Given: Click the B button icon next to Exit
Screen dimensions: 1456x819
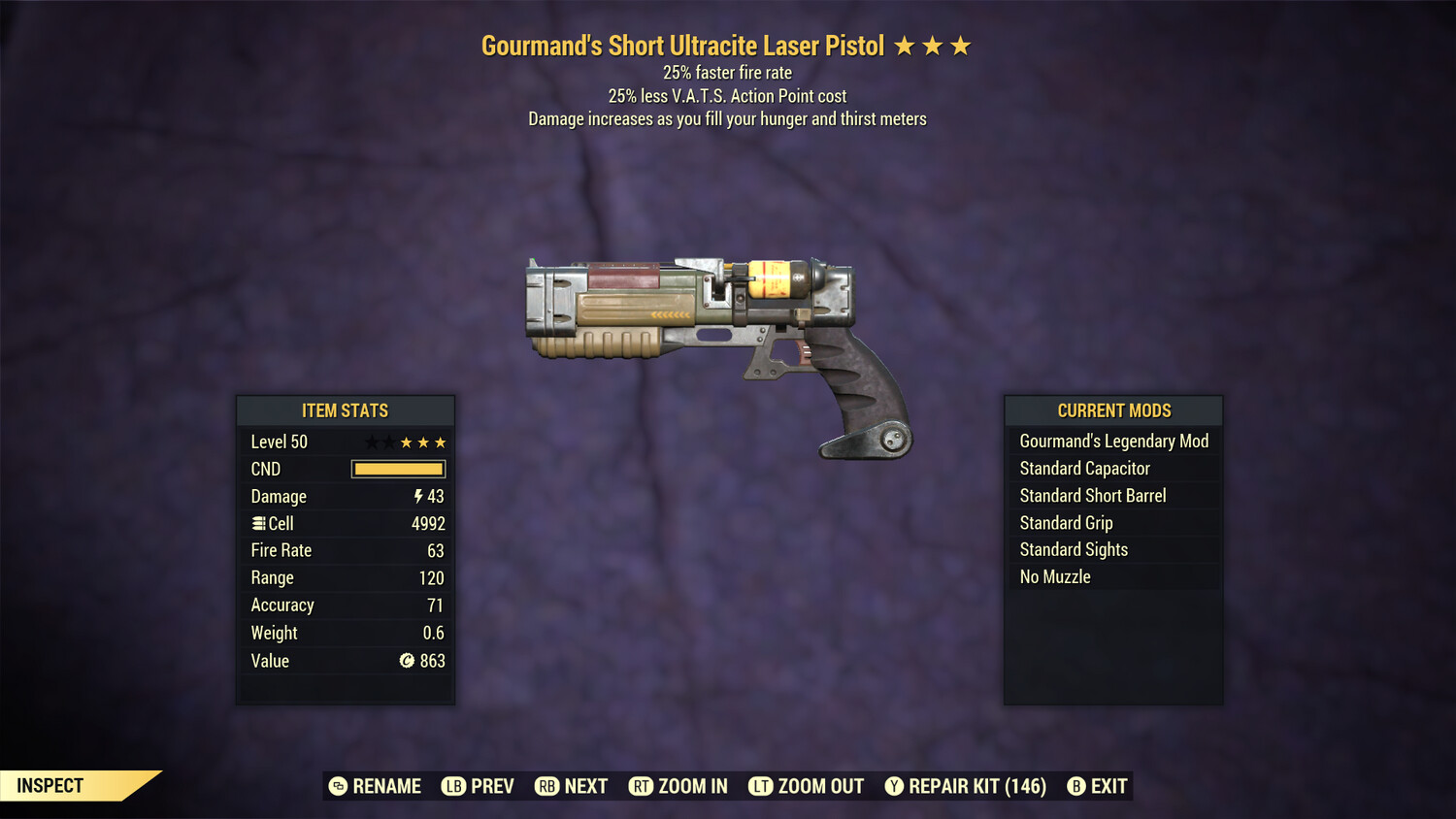Looking at the screenshot, I should (x=1075, y=786).
